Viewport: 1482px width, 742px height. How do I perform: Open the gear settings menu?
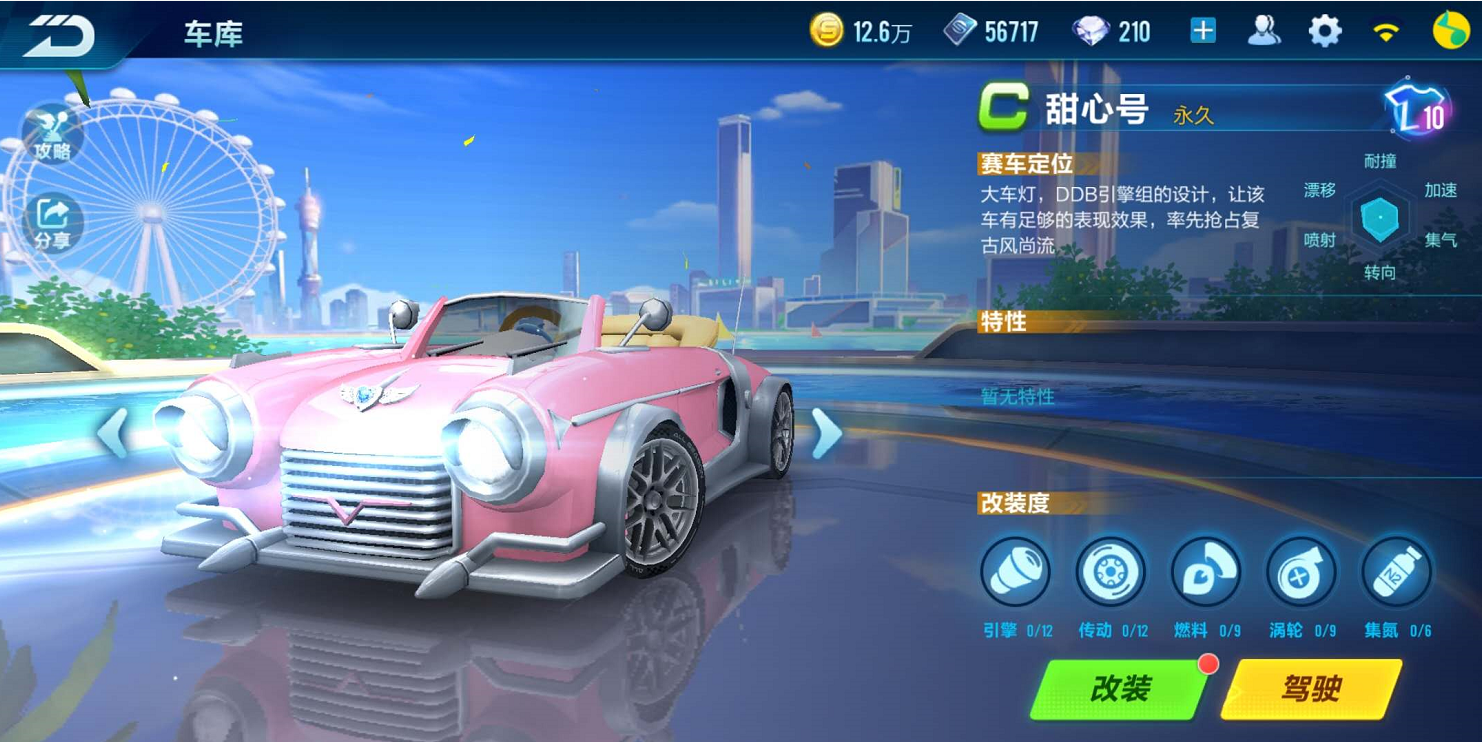[x=1325, y=31]
